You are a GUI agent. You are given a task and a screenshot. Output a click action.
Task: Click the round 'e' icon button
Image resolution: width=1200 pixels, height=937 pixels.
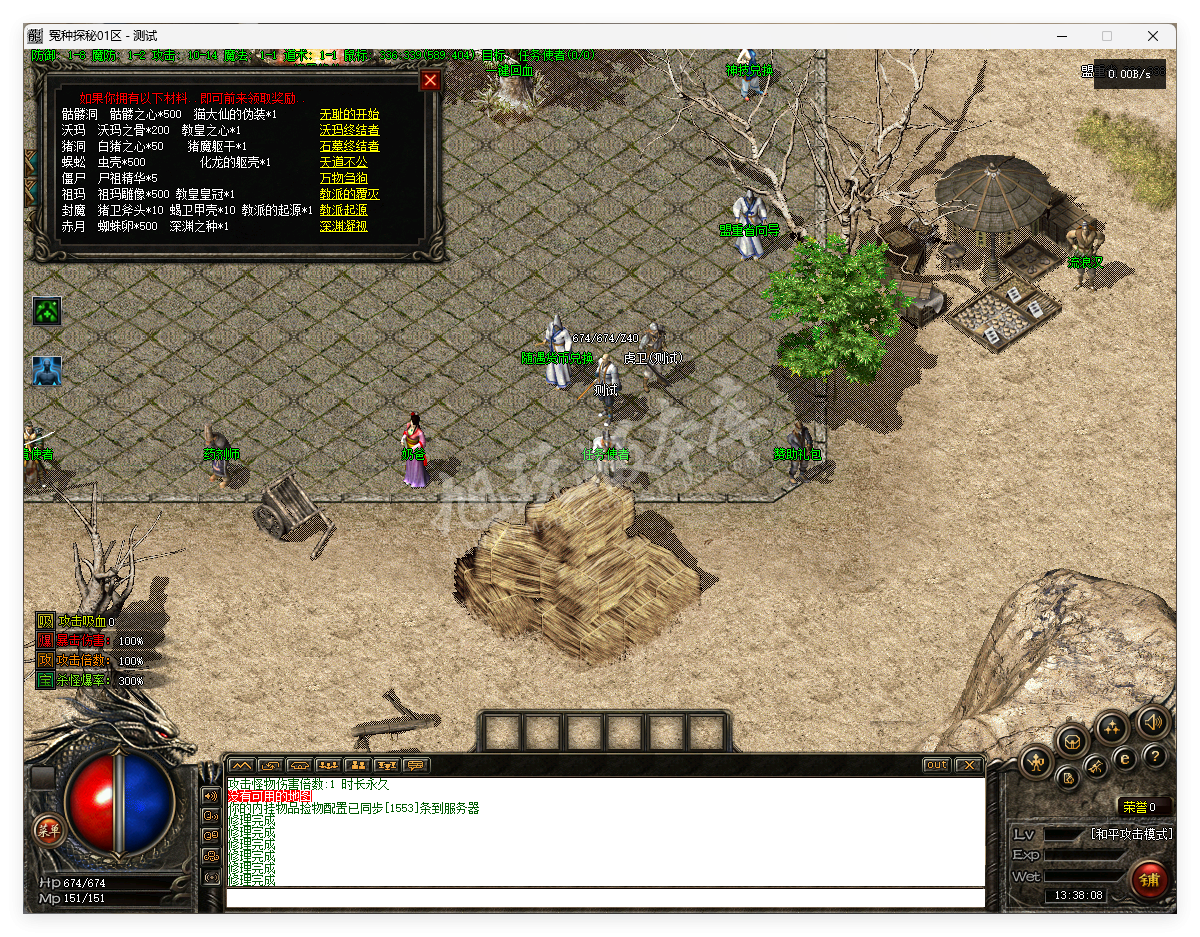(1125, 759)
